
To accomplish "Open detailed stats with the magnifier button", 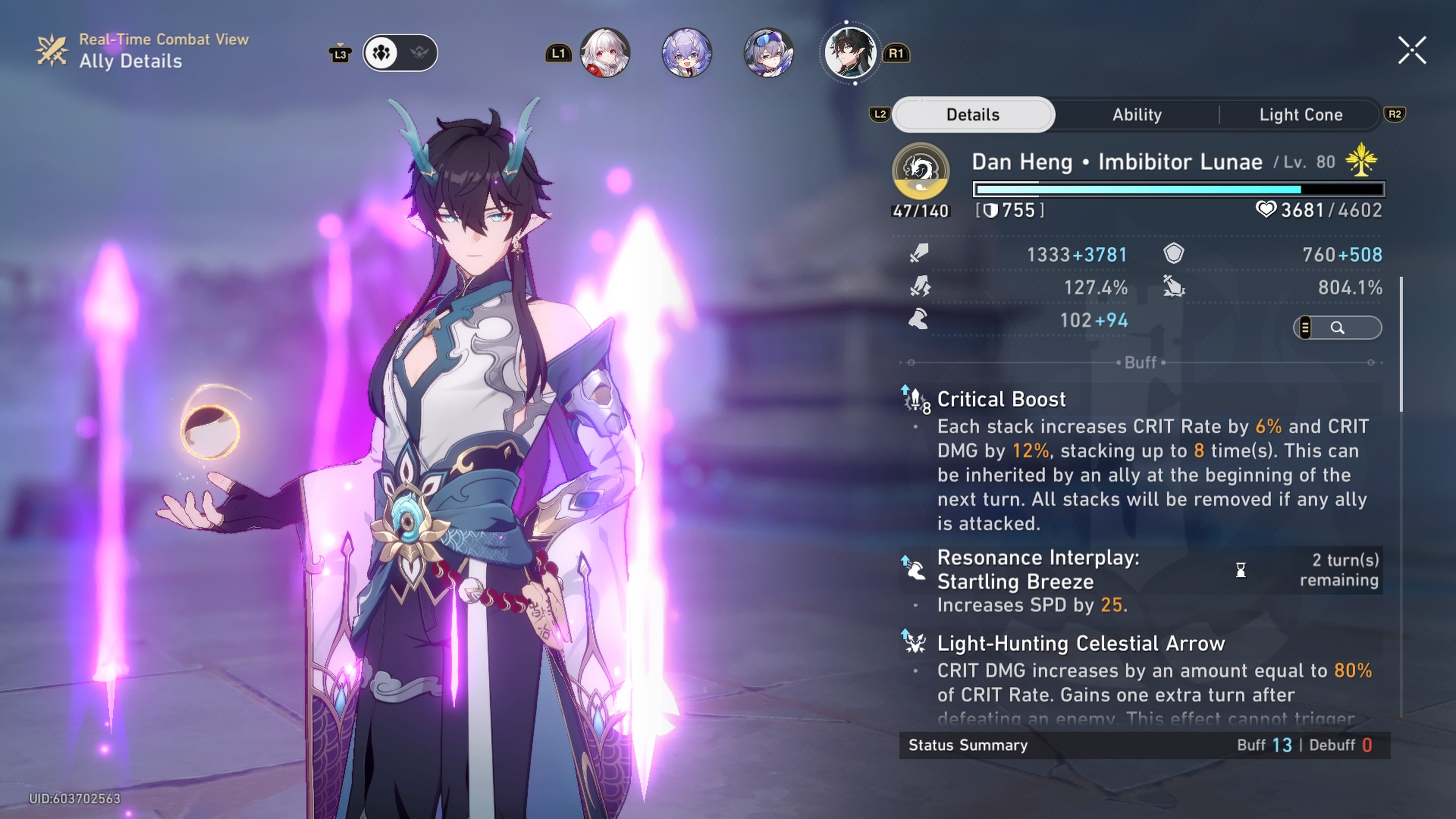I will coord(1337,328).
